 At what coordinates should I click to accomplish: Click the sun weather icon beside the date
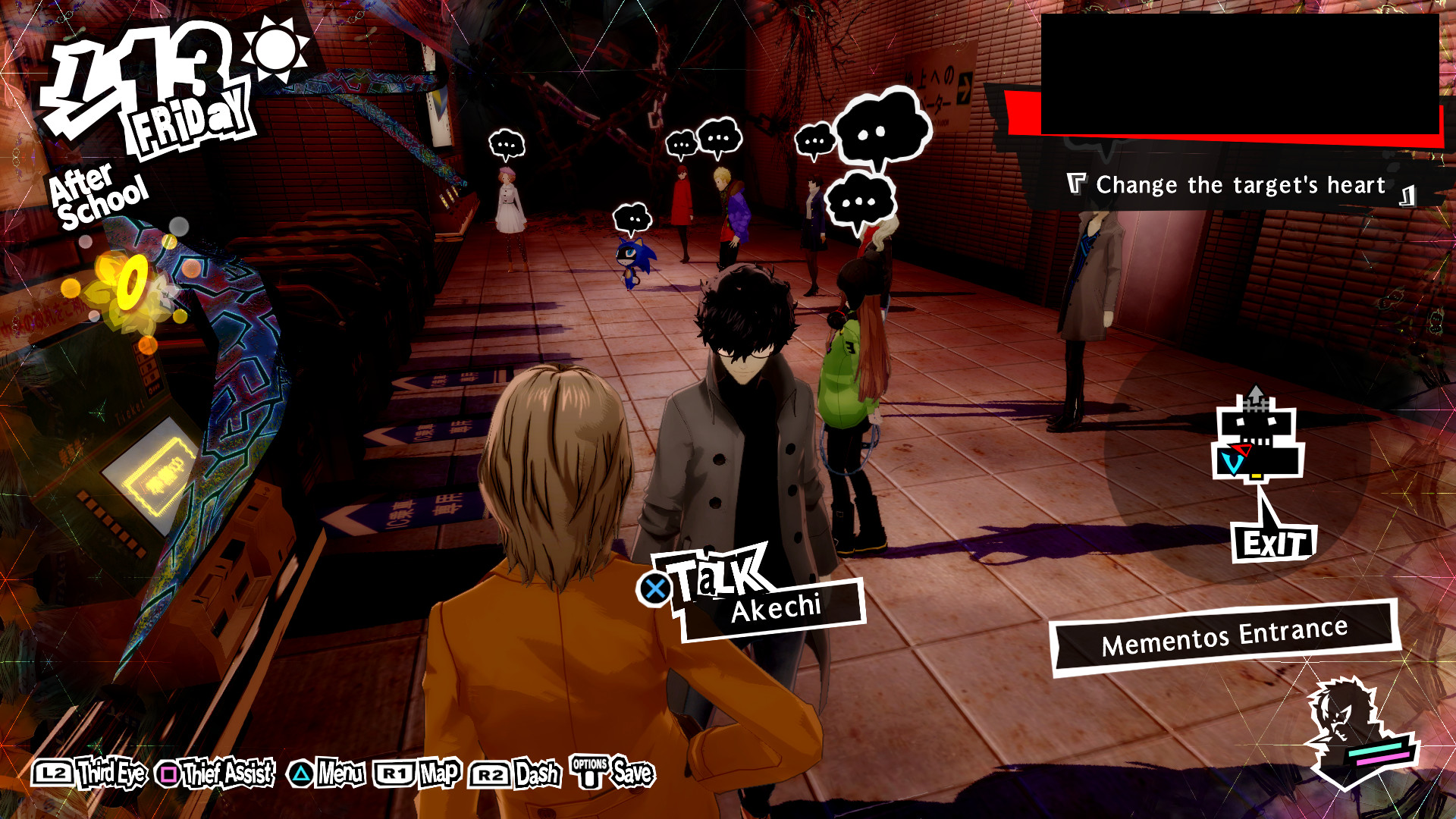point(275,49)
